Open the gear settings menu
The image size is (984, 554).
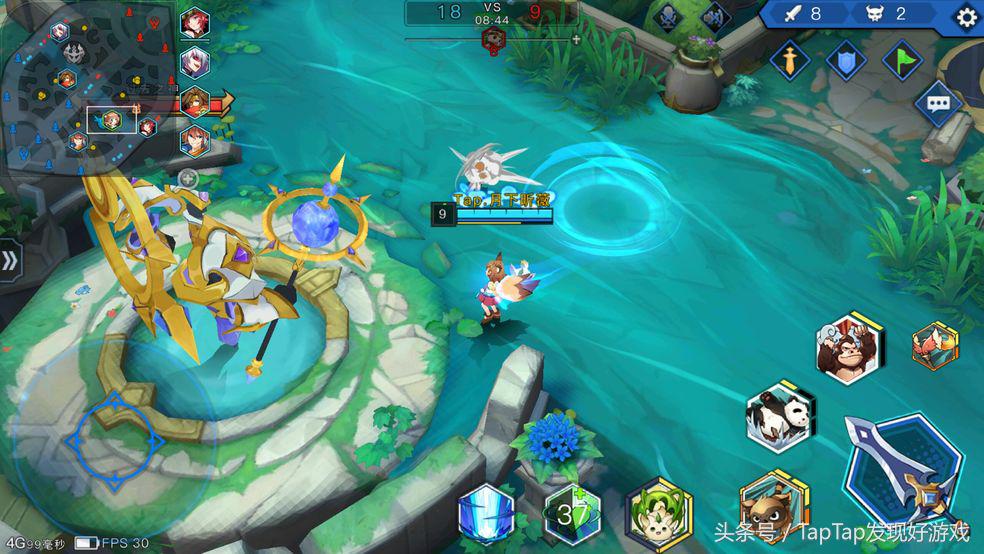coord(966,17)
